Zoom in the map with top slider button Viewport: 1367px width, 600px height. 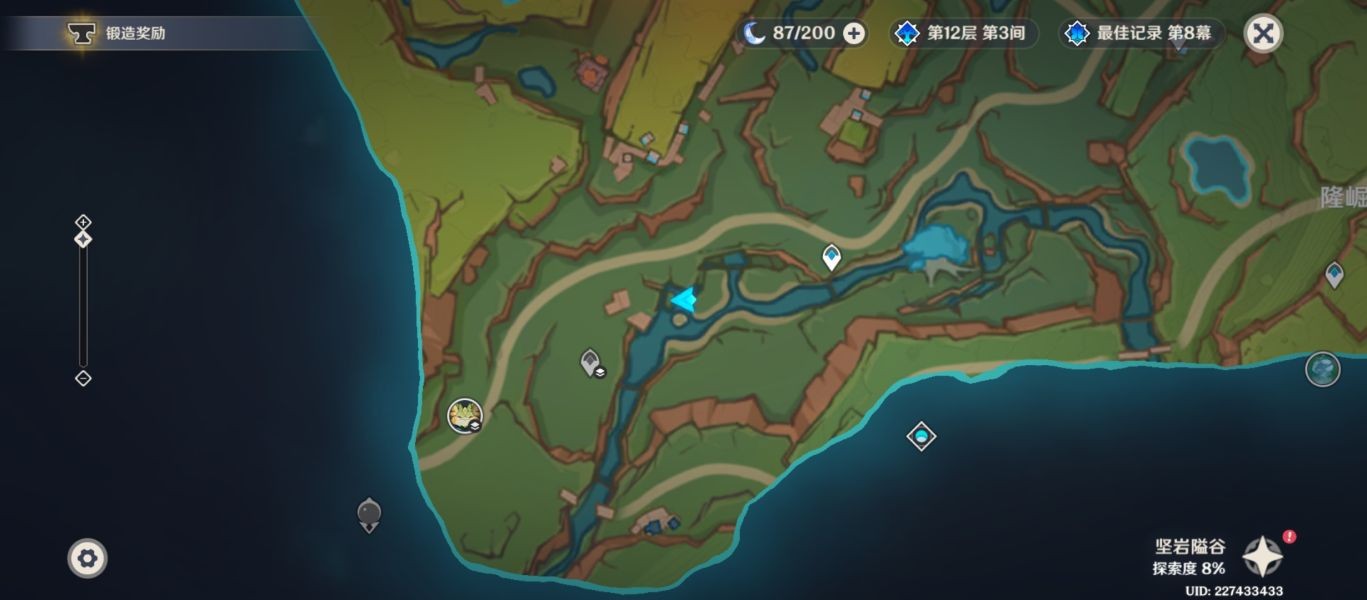[x=83, y=222]
